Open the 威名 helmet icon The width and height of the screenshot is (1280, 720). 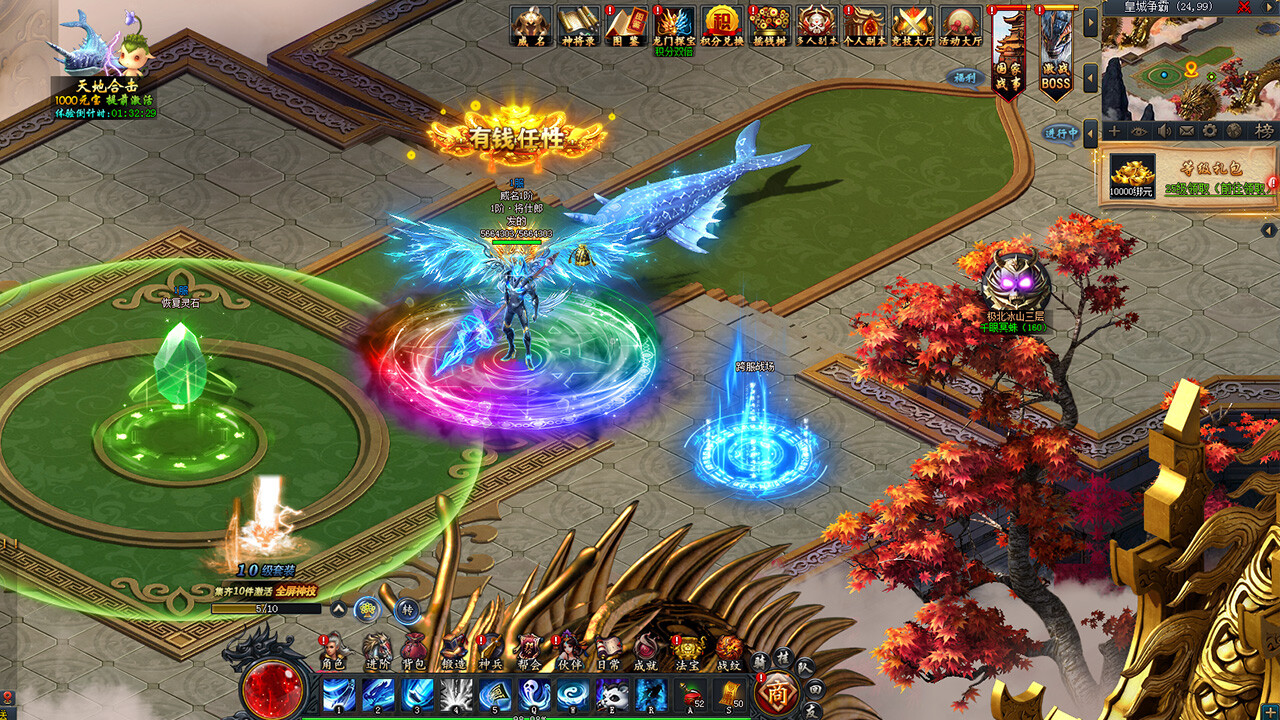tap(531, 25)
